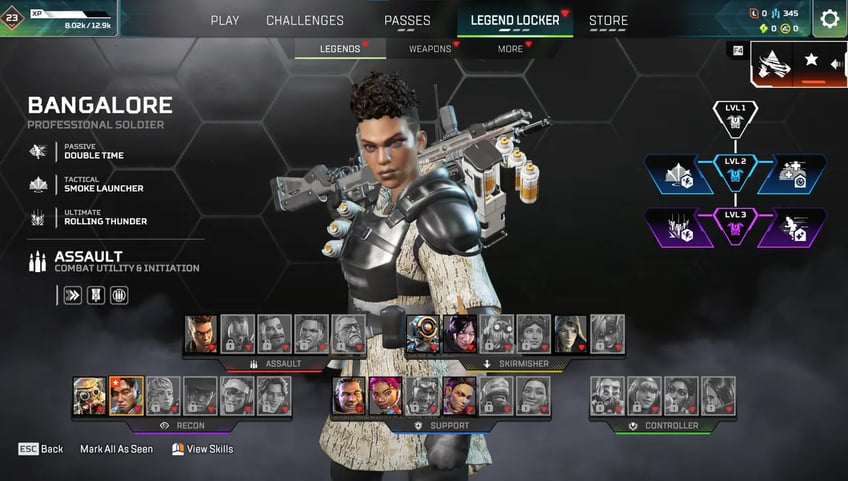The image size is (848, 481).
Task: Select the Legend Locker tab
Action: click(515, 20)
